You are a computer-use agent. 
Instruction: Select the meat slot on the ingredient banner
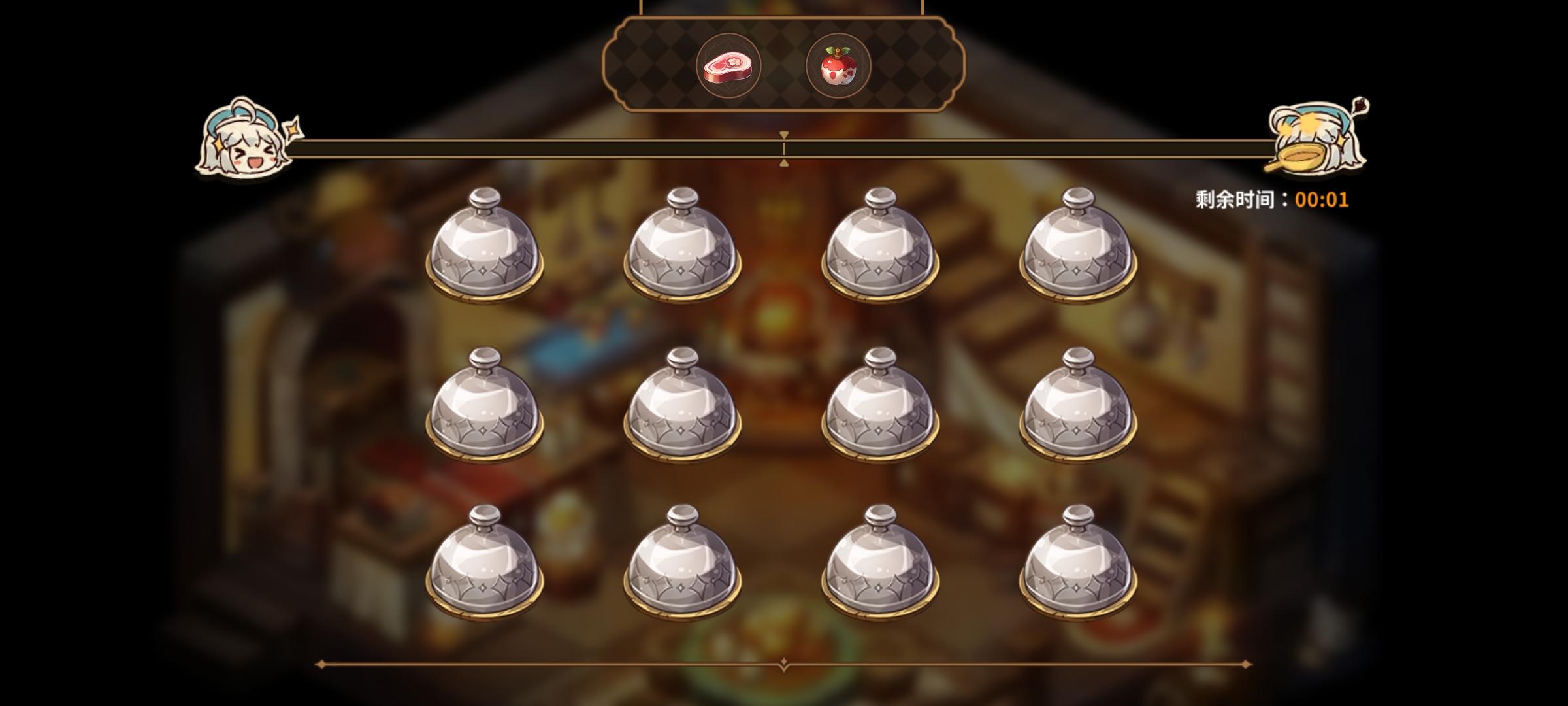tap(727, 63)
